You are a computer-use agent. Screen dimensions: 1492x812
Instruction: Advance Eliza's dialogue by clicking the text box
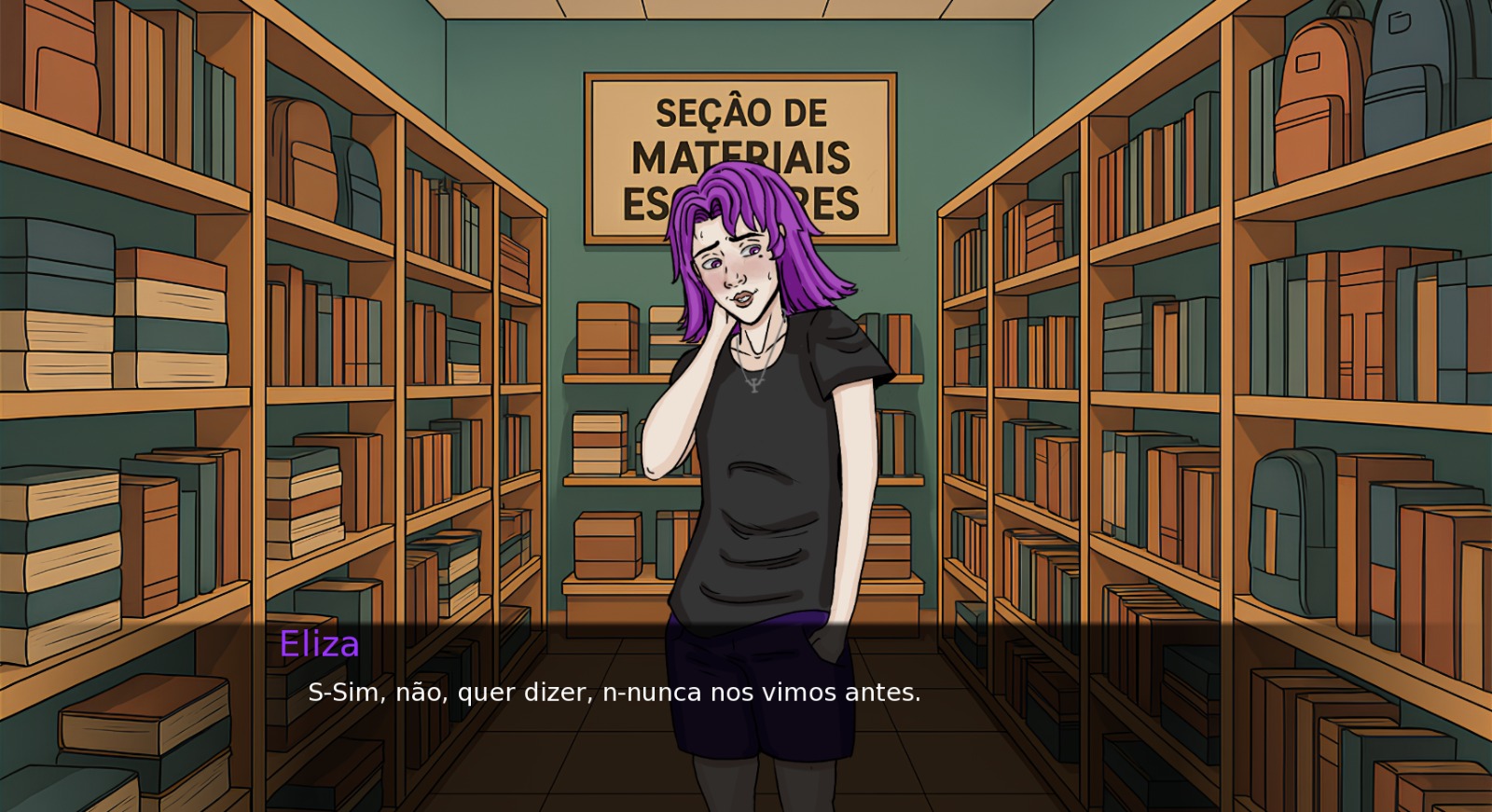[614, 694]
